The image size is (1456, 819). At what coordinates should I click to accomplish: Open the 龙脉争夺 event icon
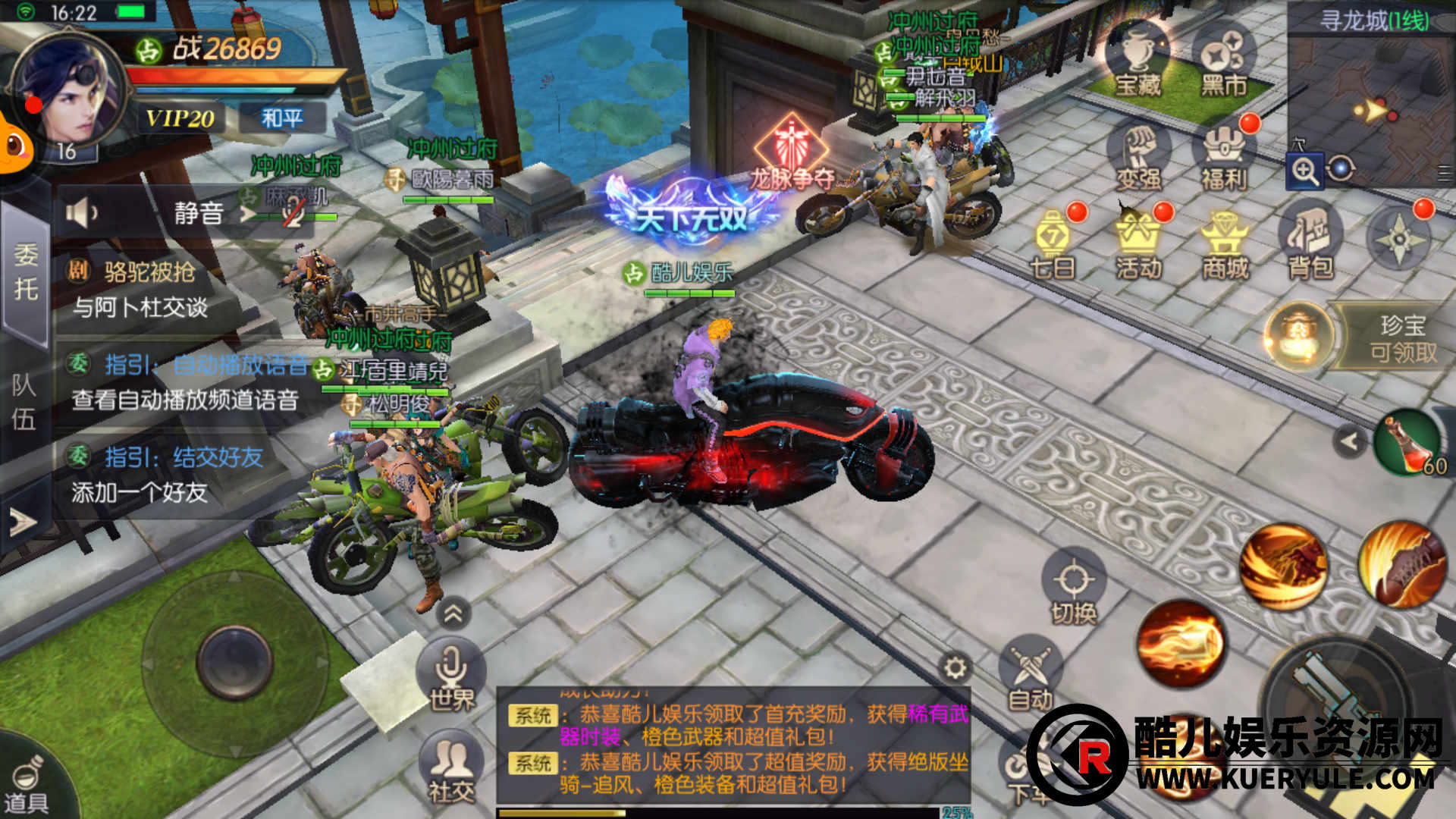(792, 153)
